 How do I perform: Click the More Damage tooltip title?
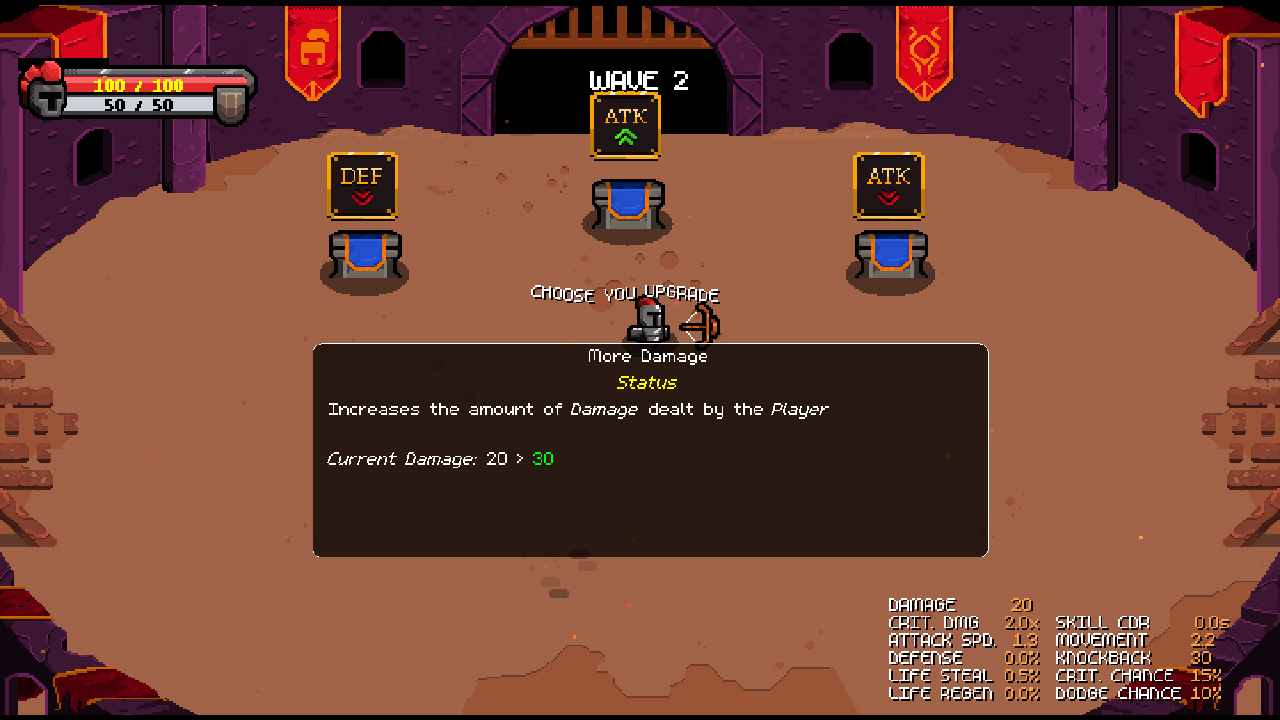point(647,356)
